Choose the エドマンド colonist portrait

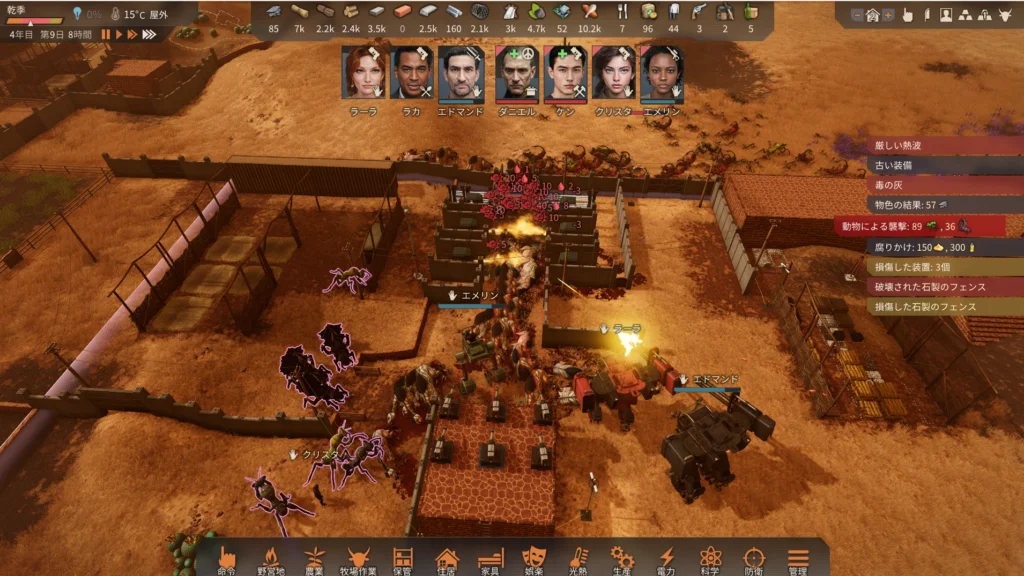[x=461, y=73]
